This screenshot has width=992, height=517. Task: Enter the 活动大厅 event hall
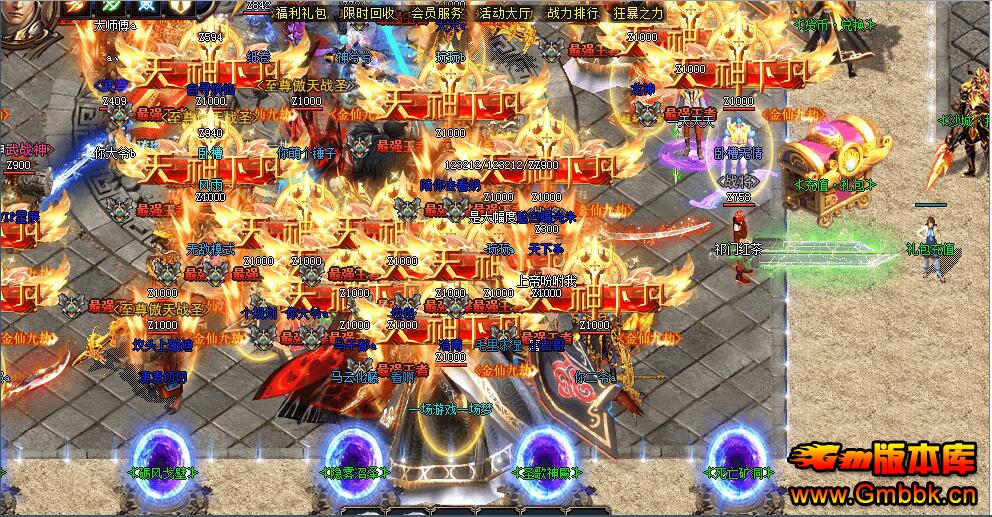point(505,14)
